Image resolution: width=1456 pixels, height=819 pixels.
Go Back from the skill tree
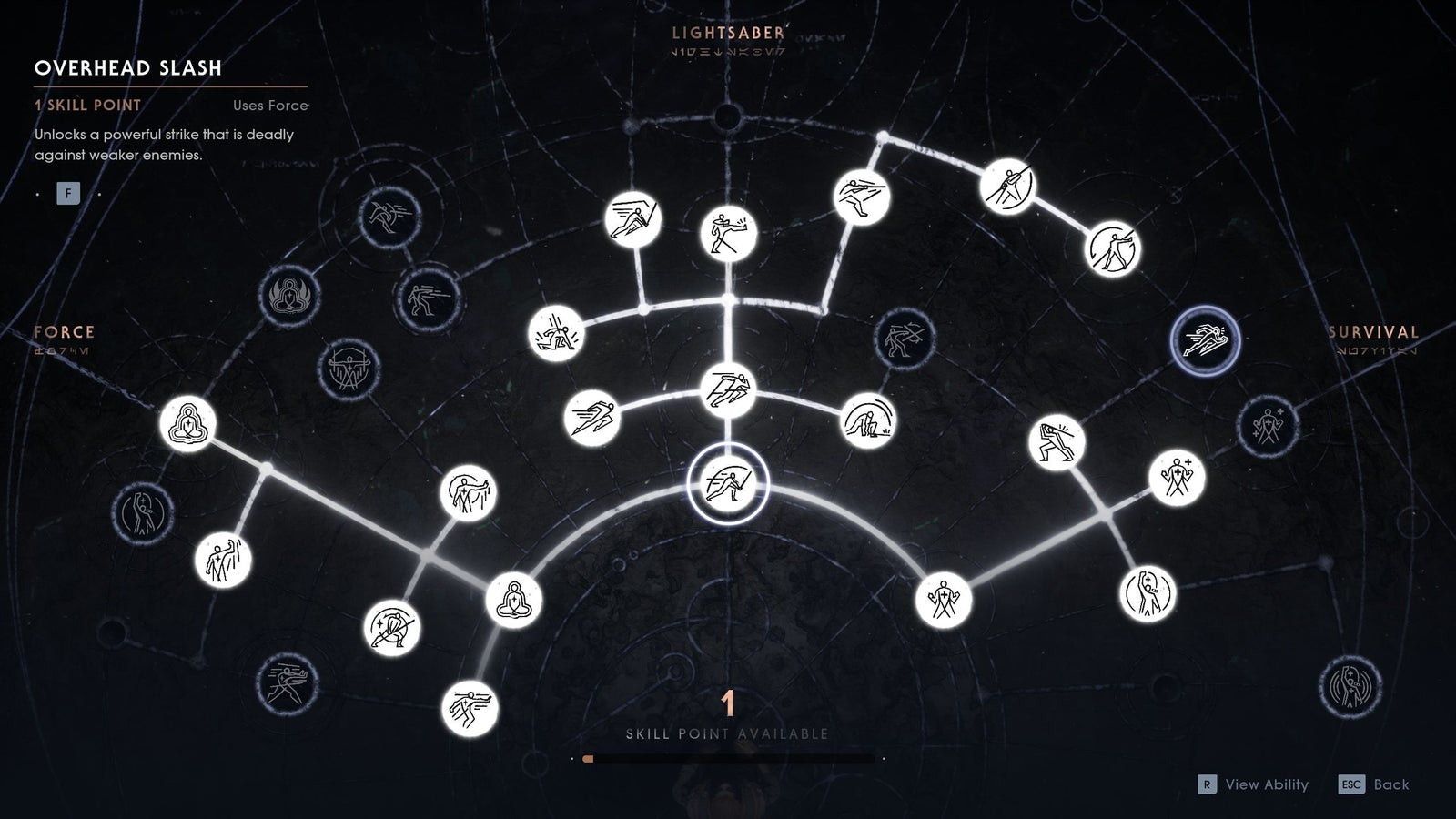(1374, 784)
